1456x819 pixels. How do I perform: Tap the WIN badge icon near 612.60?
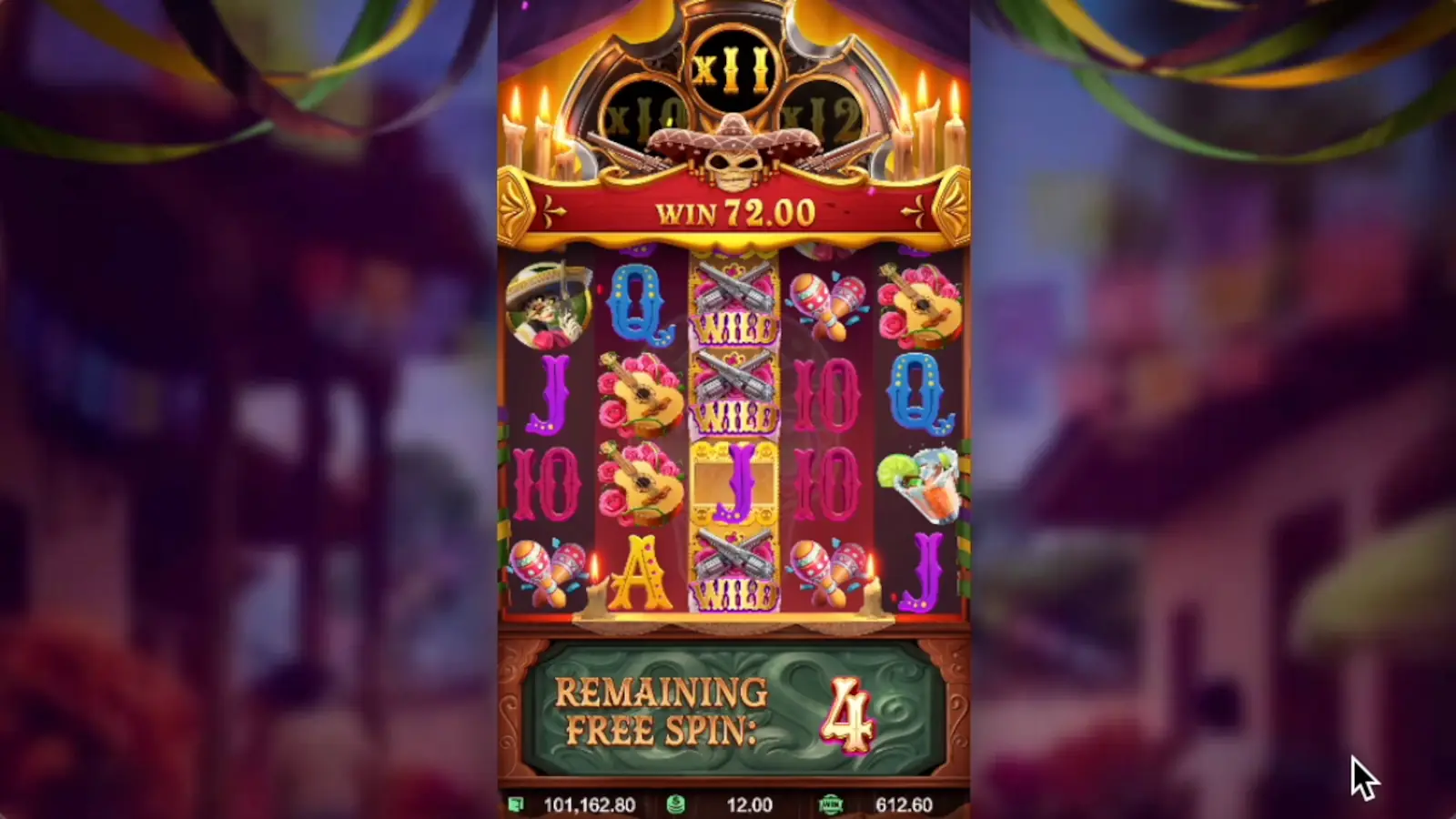coord(834,804)
